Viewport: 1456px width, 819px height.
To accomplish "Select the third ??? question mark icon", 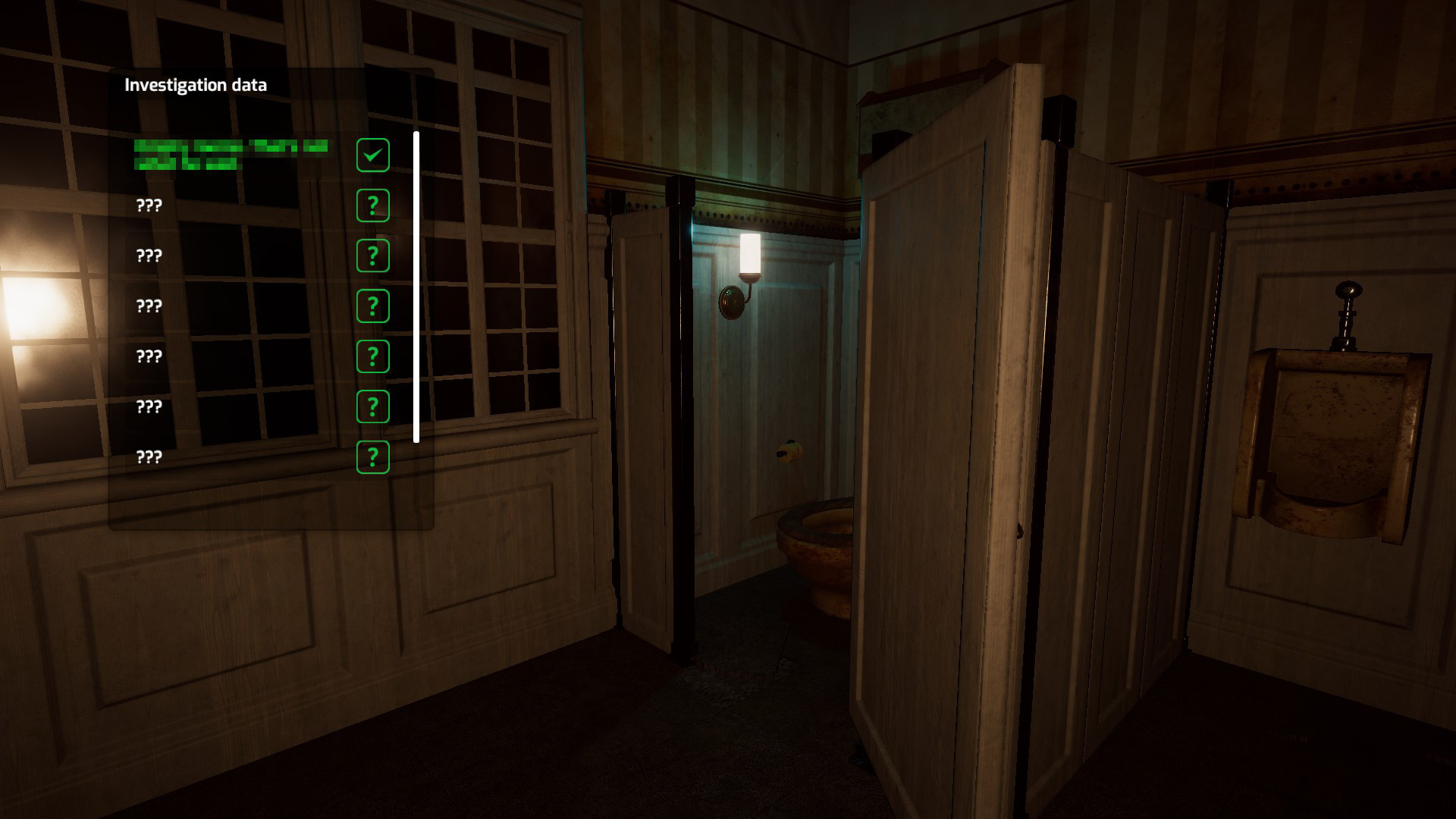I will pos(372,305).
